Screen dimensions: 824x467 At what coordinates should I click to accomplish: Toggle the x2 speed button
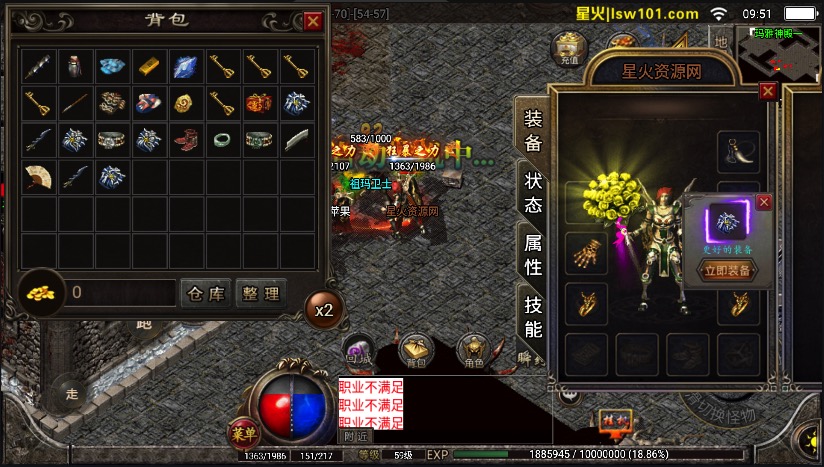click(x=323, y=310)
